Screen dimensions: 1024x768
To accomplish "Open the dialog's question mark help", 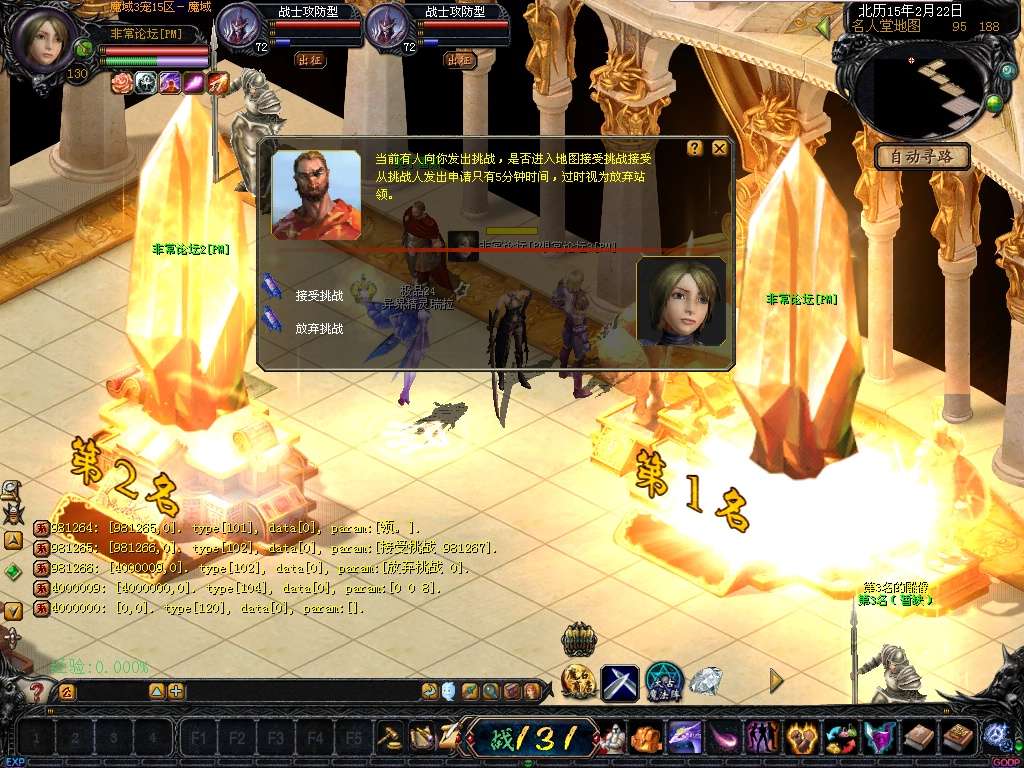I will pos(695,148).
